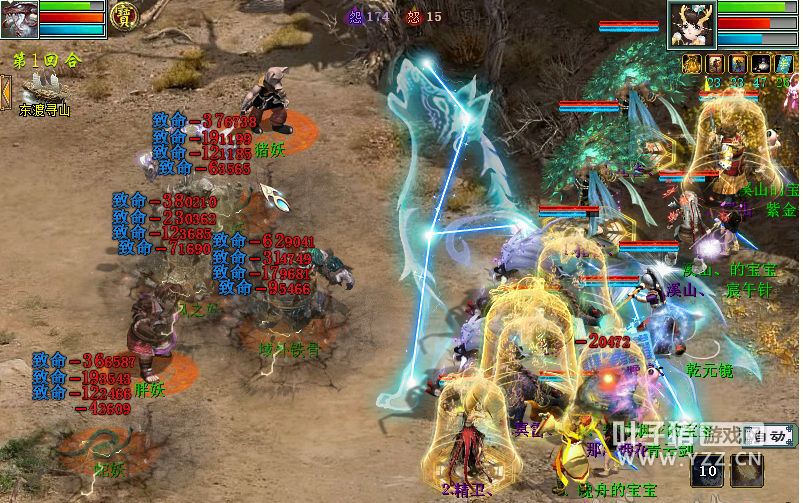
Task: Click the skill slot showing 10
Action: pyautogui.click(x=708, y=468)
